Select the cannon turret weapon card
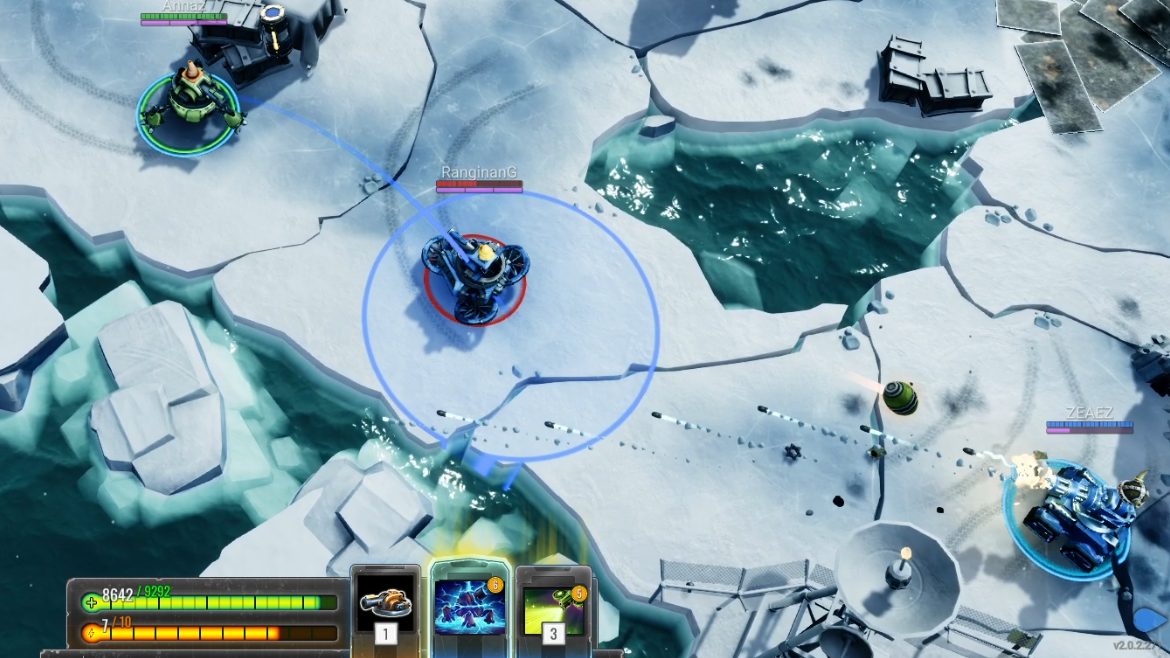Screen dimensions: 1170x658 point(385,603)
